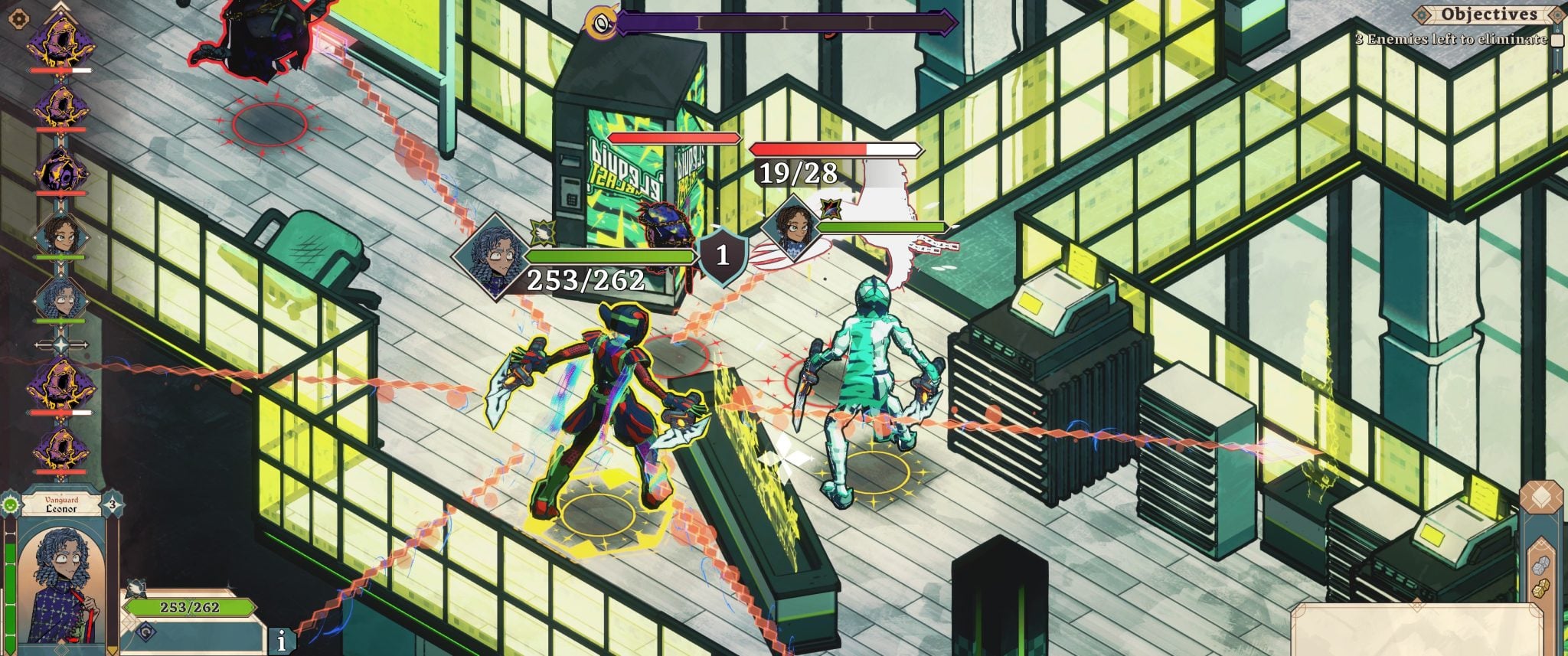The width and height of the screenshot is (1568, 656).
Task: Click the winged status effect icon
Action: coord(137,588)
